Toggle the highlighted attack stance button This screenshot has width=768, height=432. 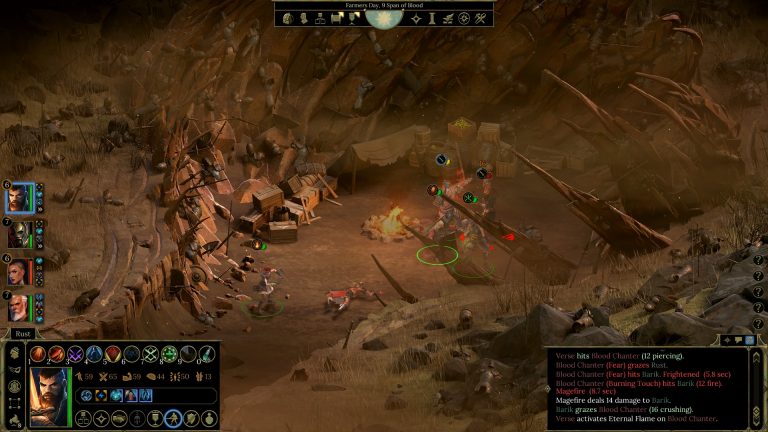click(174, 418)
